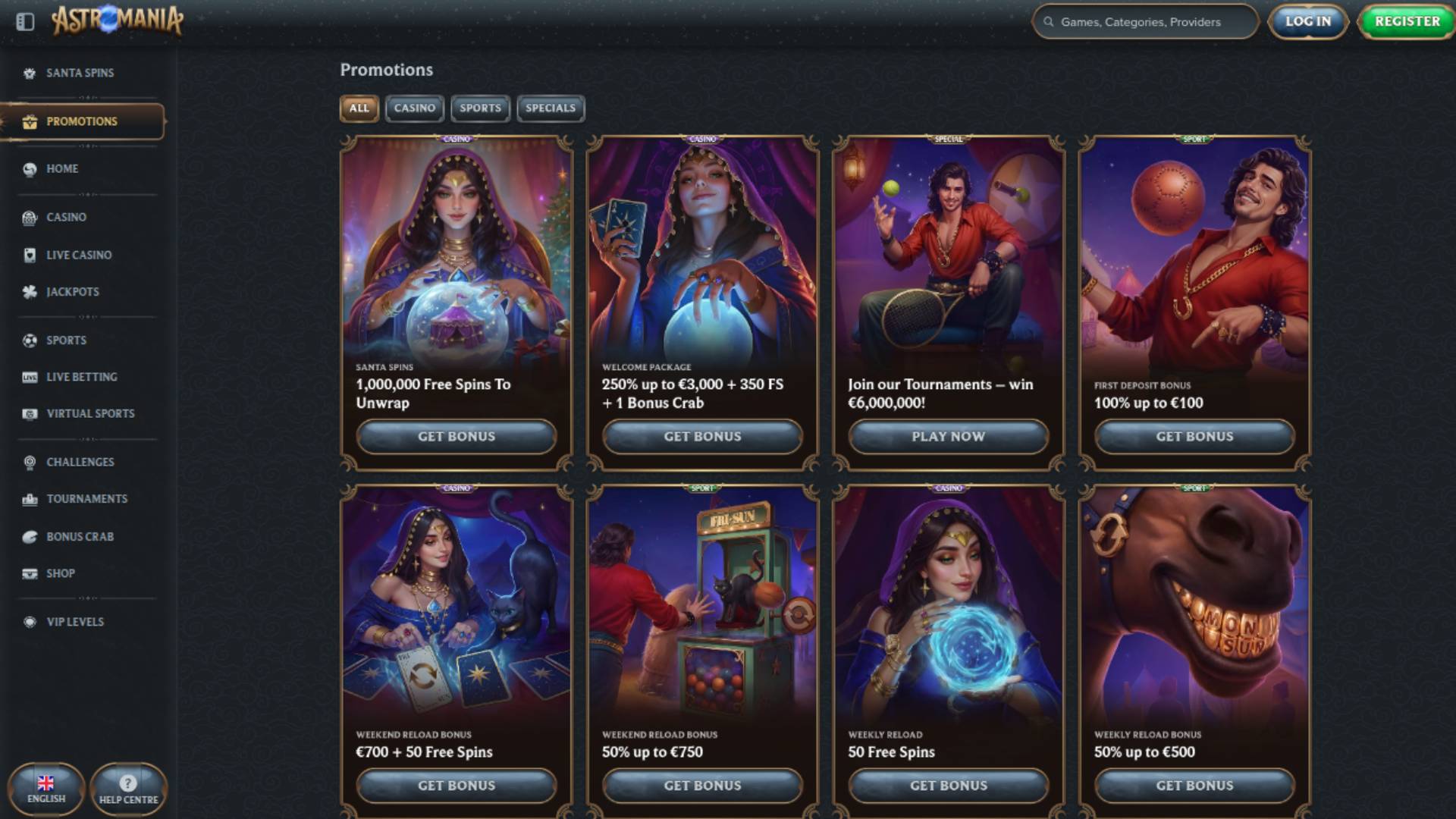The height and width of the screenshot is (819, 1456).
Task: Click the Live Casino sidebar icon
Action: click(x=30, y=255)
